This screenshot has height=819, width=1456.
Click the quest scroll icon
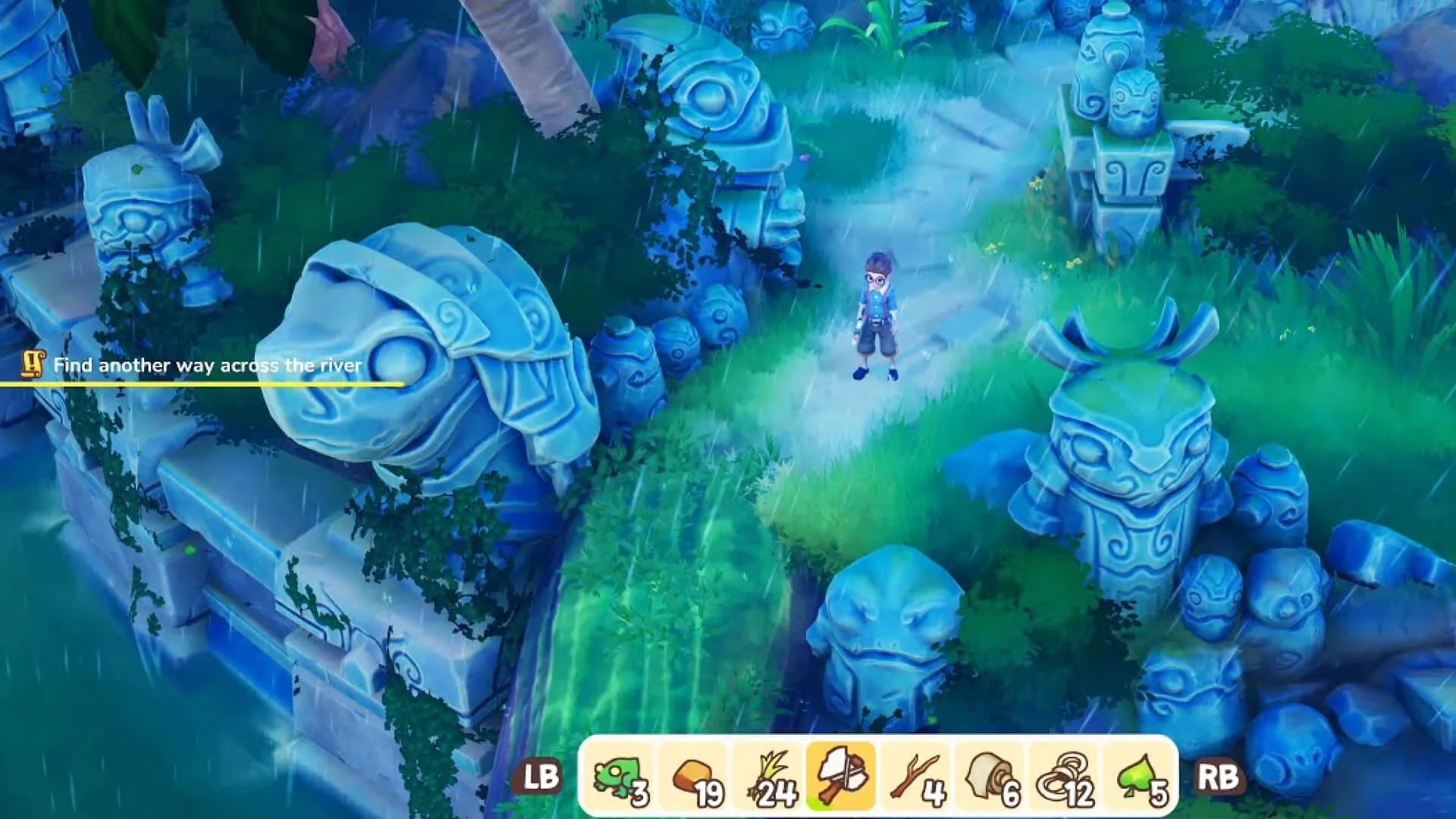[30, 365]
